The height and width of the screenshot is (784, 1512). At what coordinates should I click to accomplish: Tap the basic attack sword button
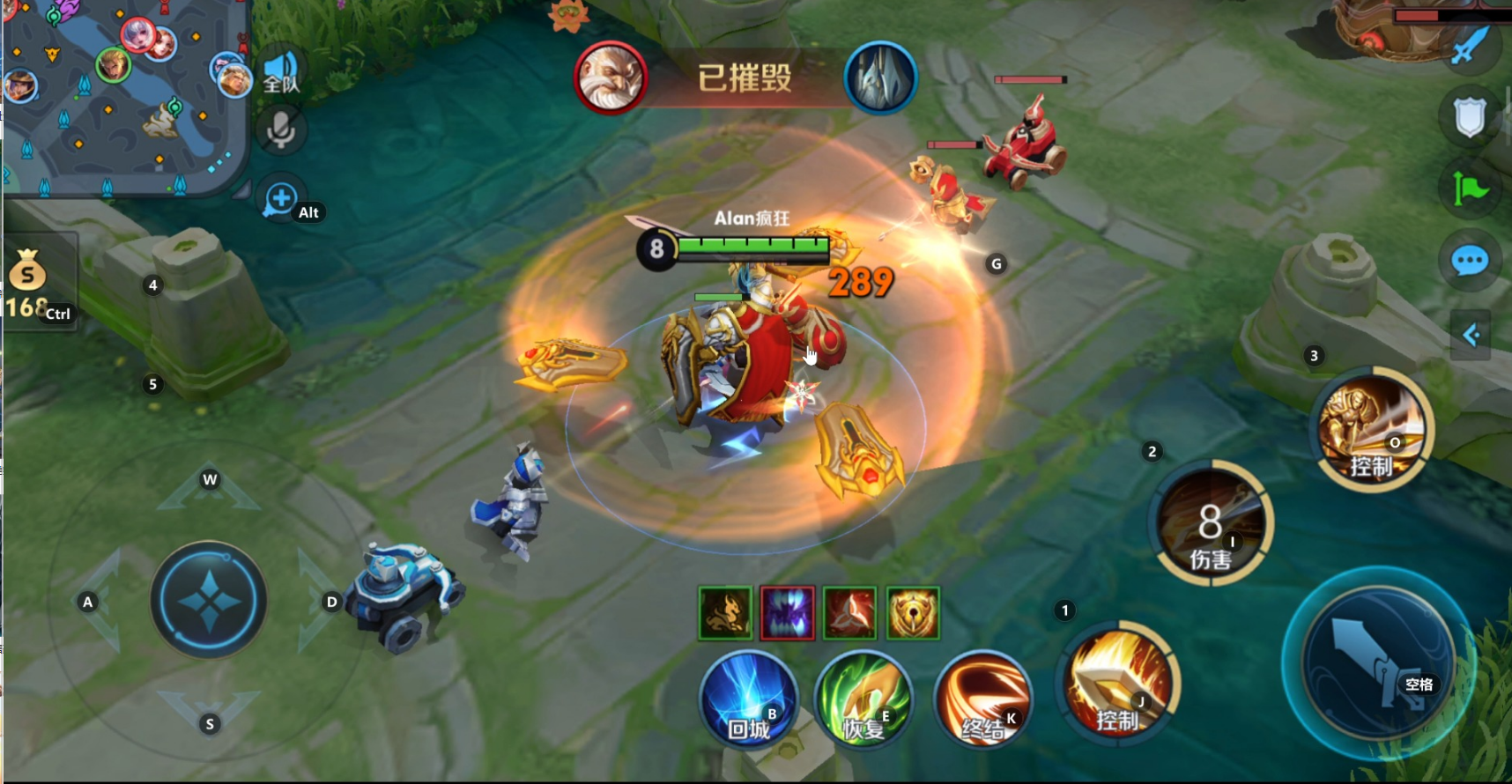1378,662
